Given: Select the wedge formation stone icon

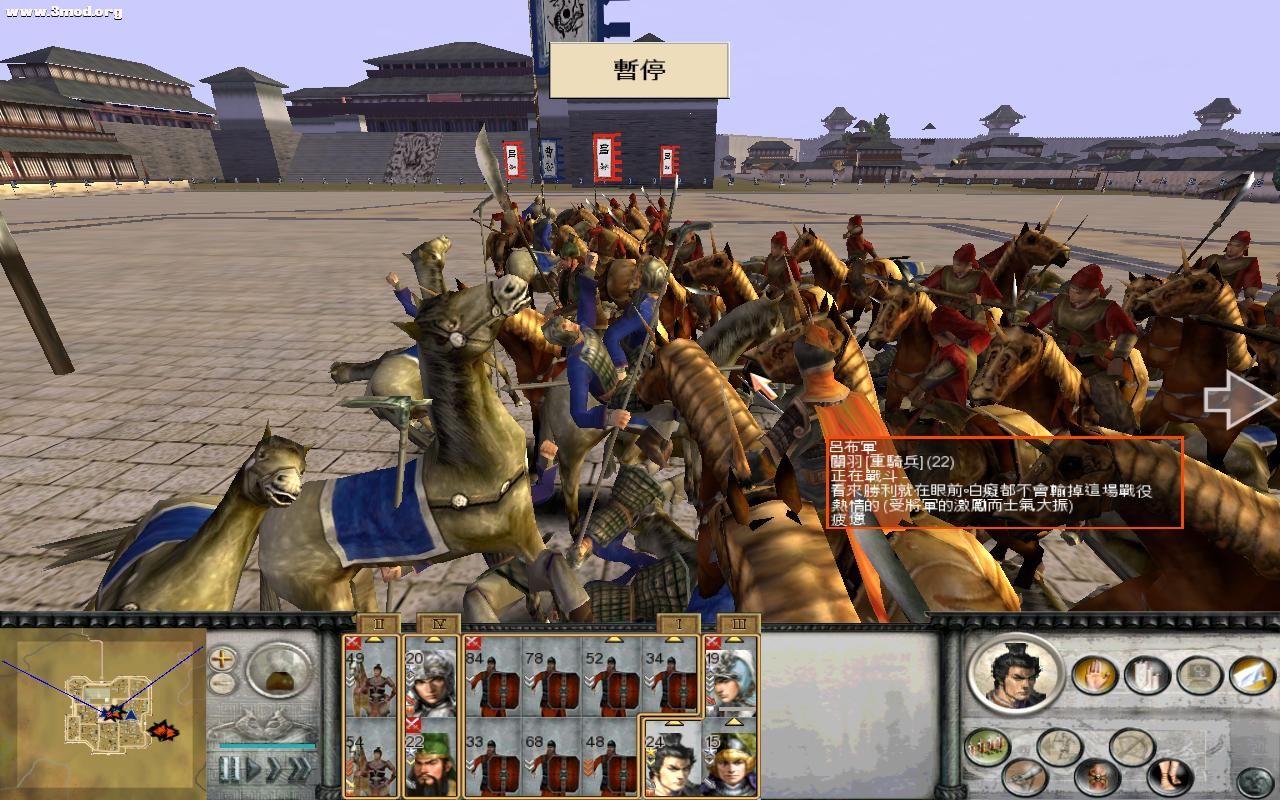Looking at the screenshot, I should [1057, 743].
